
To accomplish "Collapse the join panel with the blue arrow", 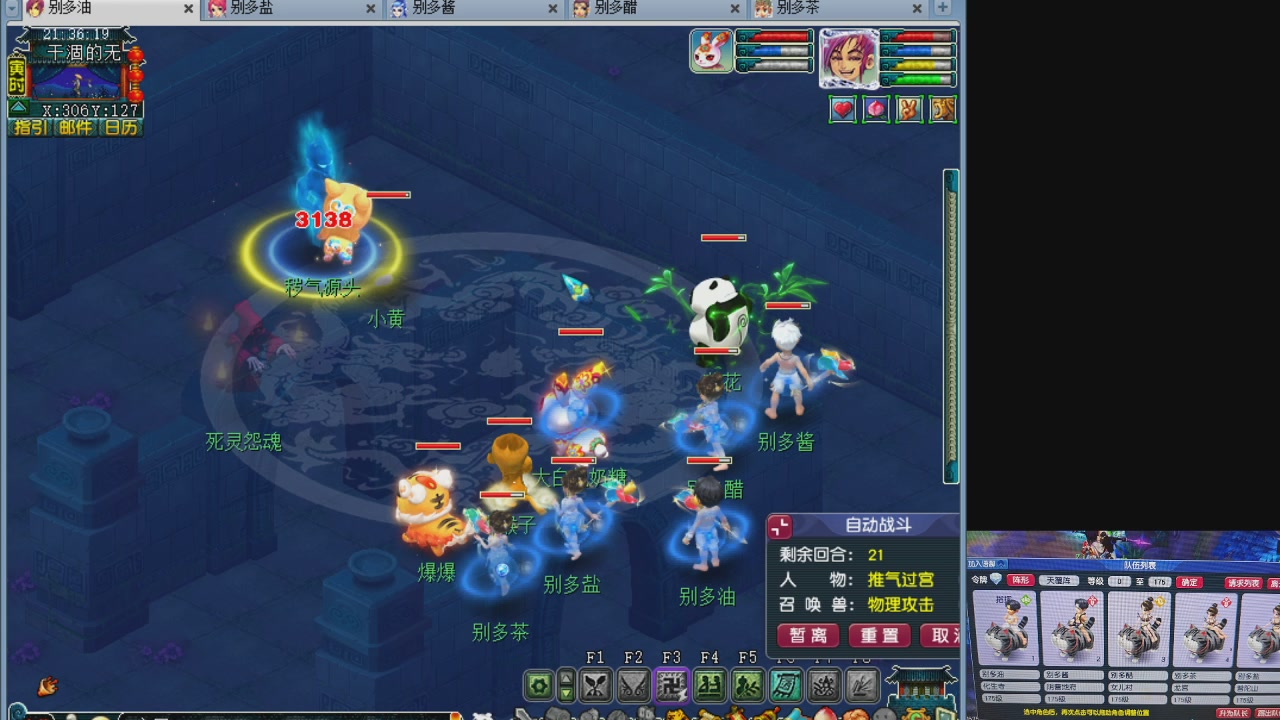I will point(1001,565).
